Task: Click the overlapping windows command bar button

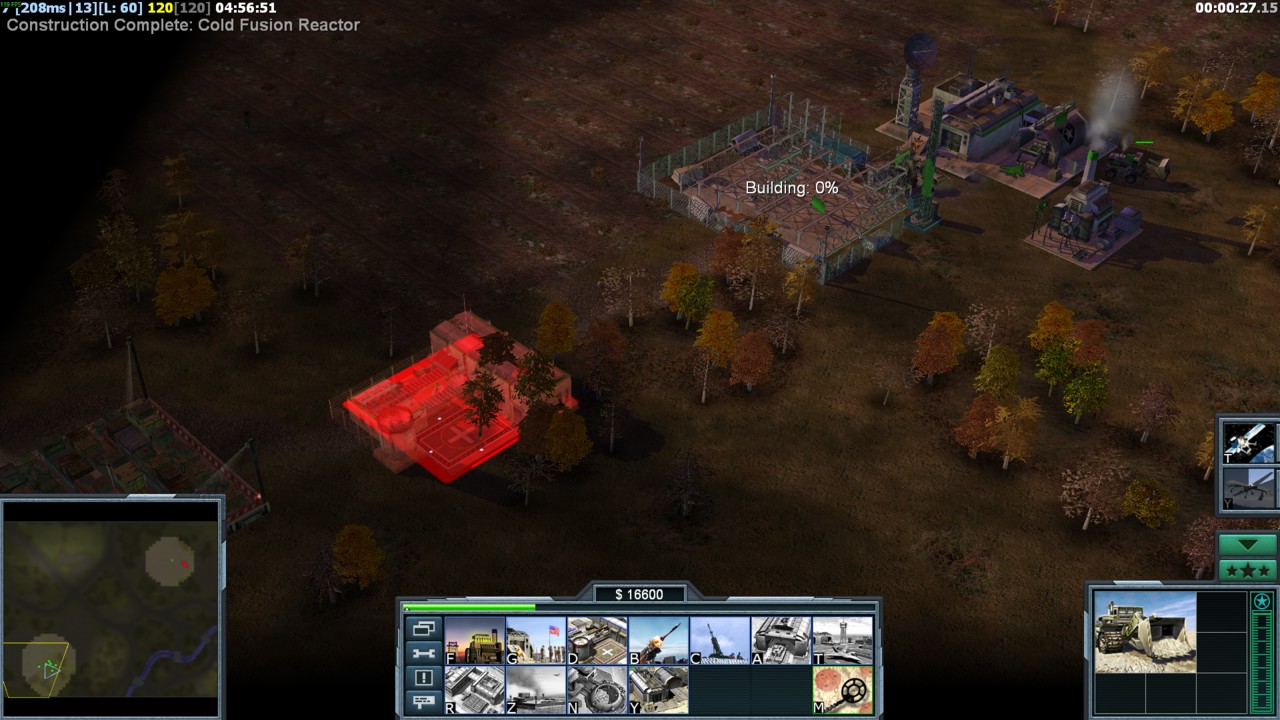Action: tap(423, 629)
